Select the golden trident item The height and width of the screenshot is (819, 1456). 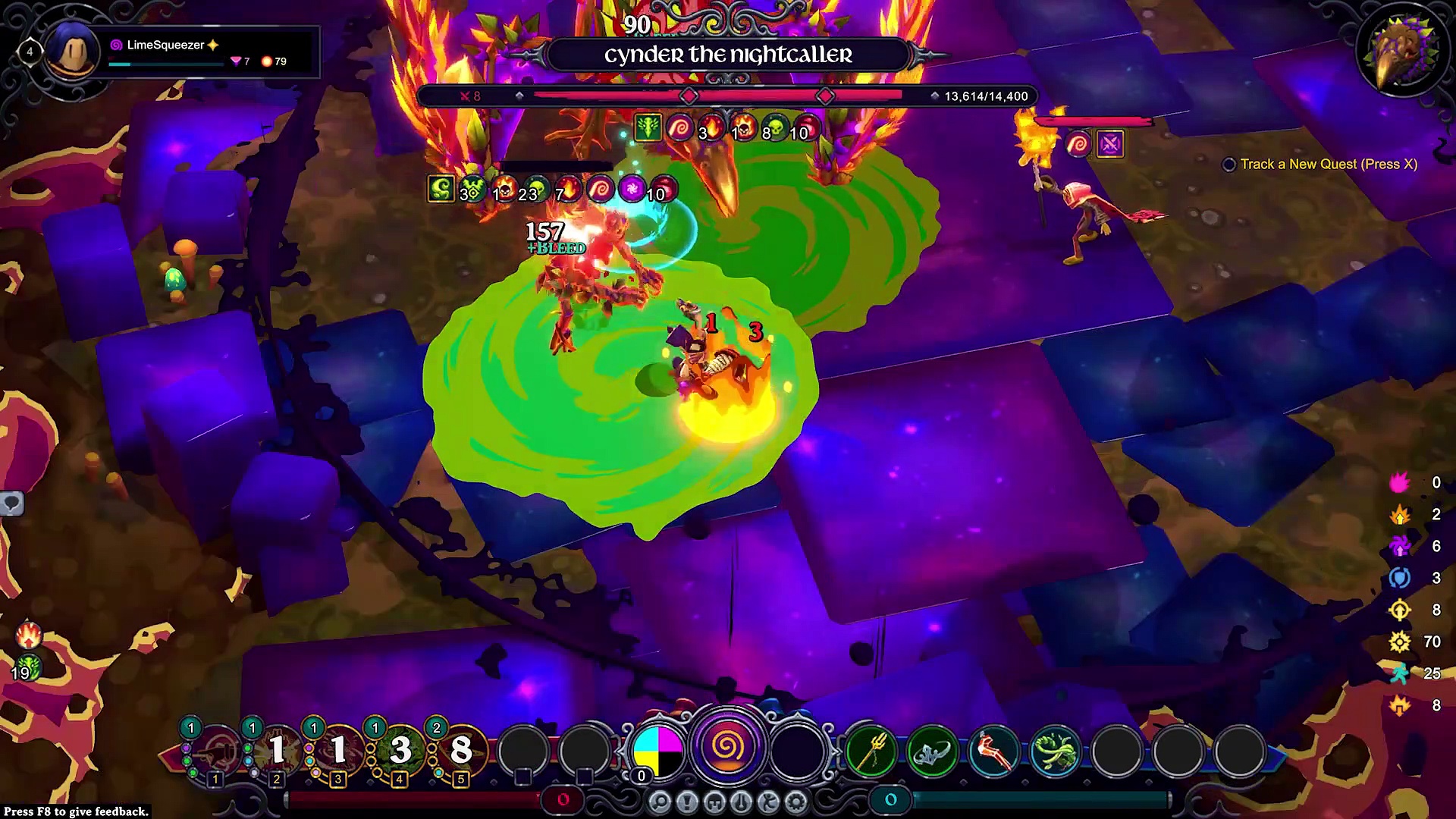pos(871,751)
